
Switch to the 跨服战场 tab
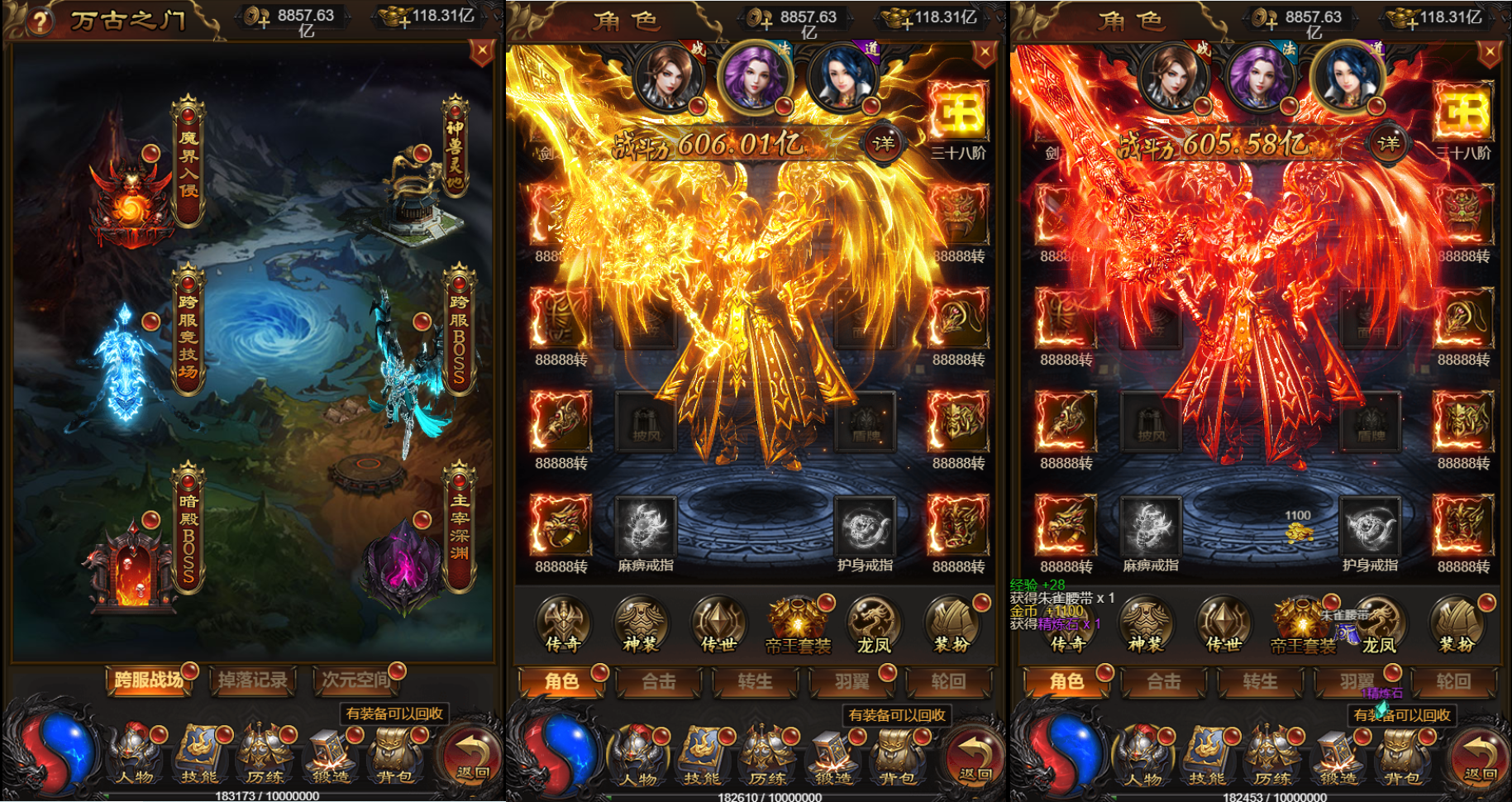coord(149,680)
